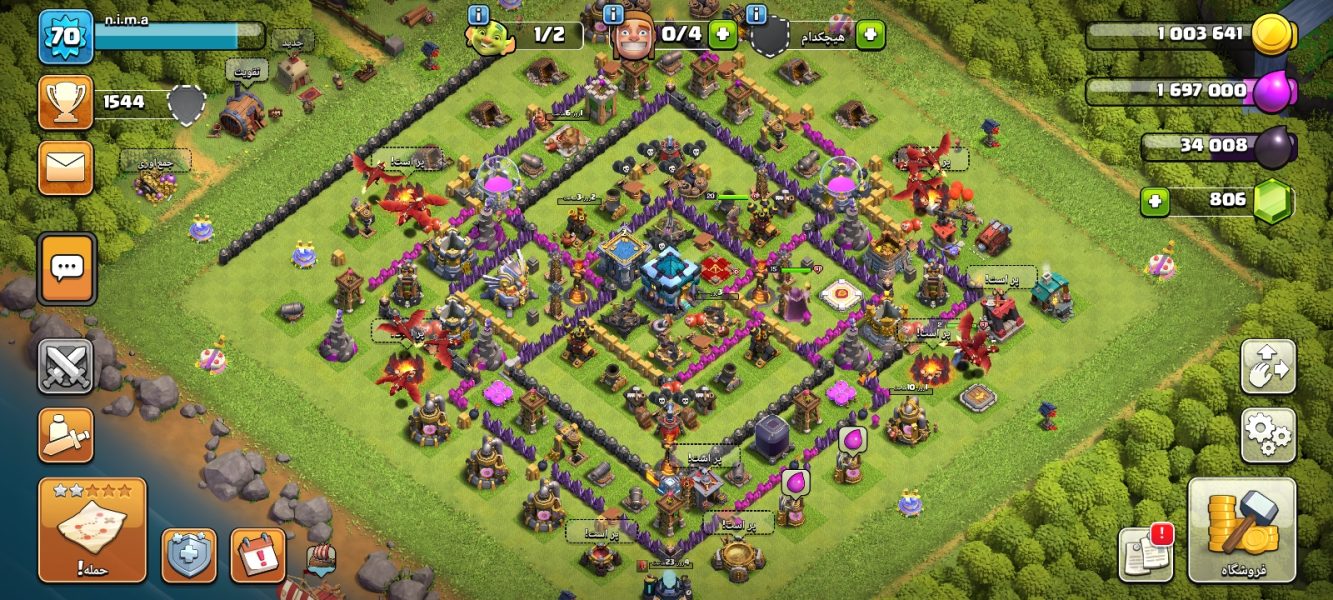Open the army overview button
The width and height of the screenshot is (1333, 600).
point(66,435)
